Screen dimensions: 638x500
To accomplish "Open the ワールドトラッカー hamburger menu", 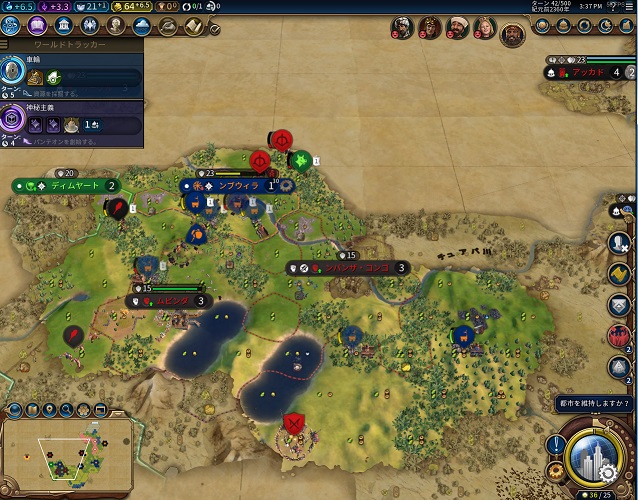I will coord(6,44).
